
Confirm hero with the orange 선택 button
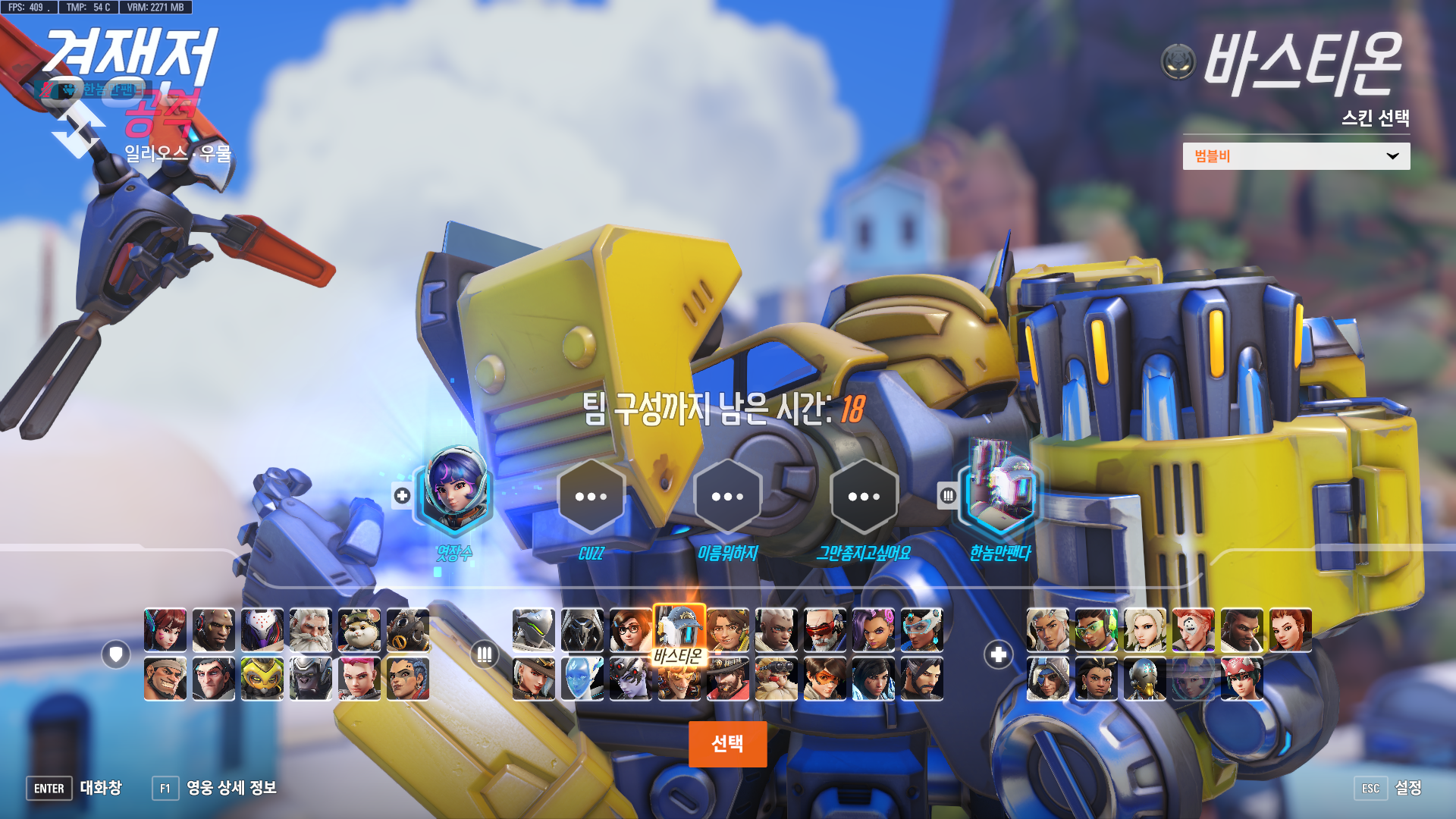pos(727,744)
